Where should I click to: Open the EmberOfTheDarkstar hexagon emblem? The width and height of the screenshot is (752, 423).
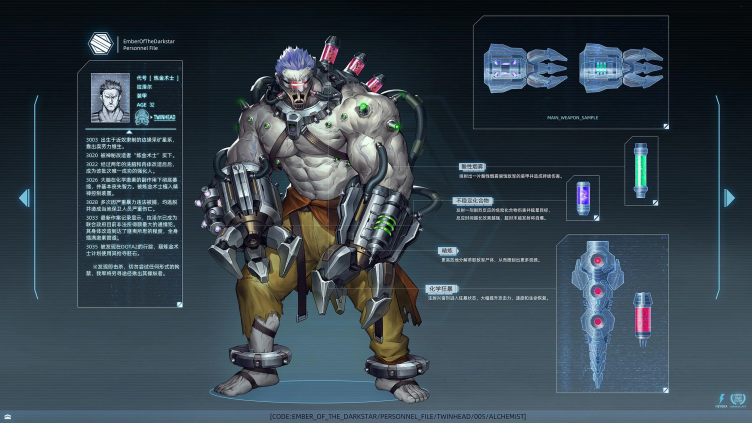coord(100,43)
